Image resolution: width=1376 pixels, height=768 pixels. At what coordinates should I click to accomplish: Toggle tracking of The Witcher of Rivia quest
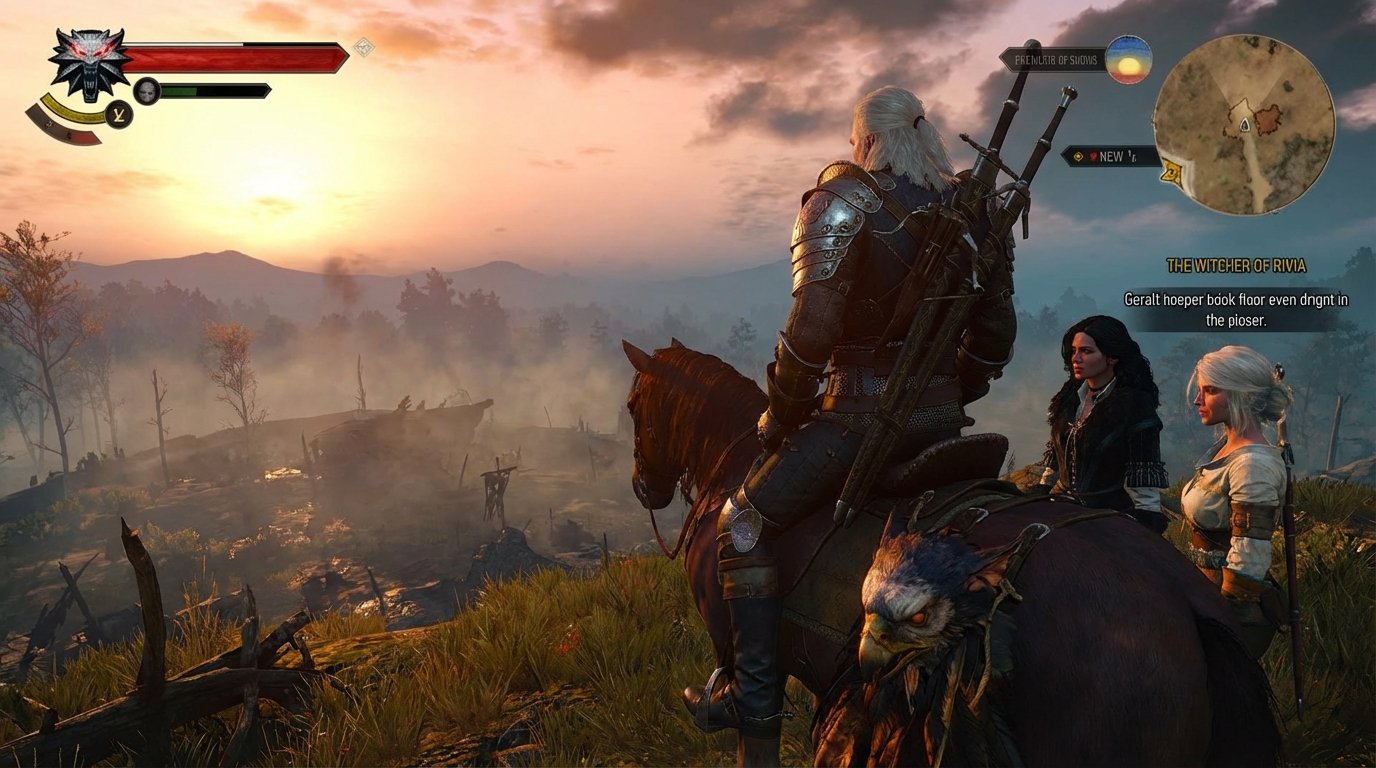(1237, 265)
